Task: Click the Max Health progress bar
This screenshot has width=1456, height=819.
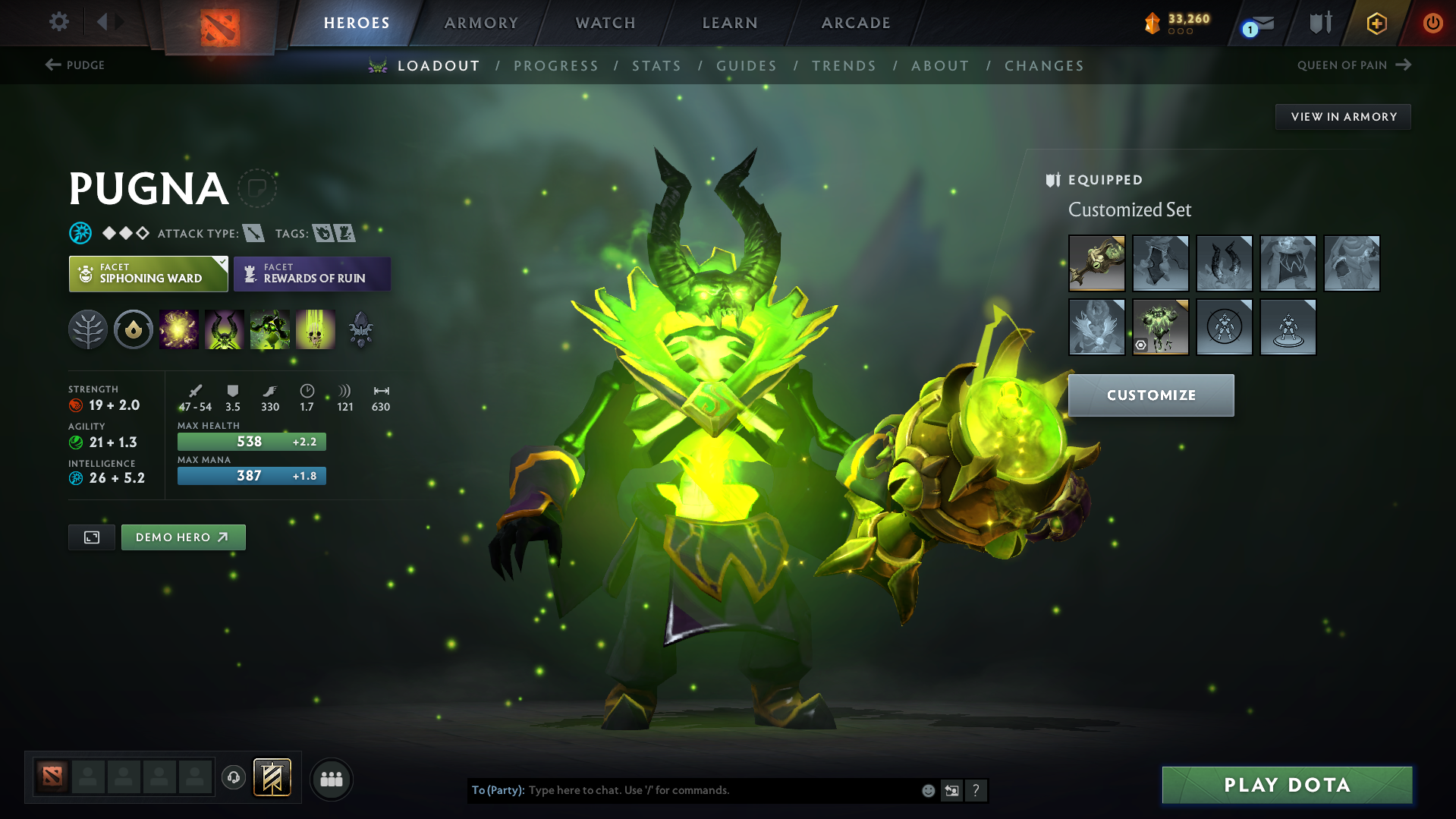Action: tap(251, 441)
